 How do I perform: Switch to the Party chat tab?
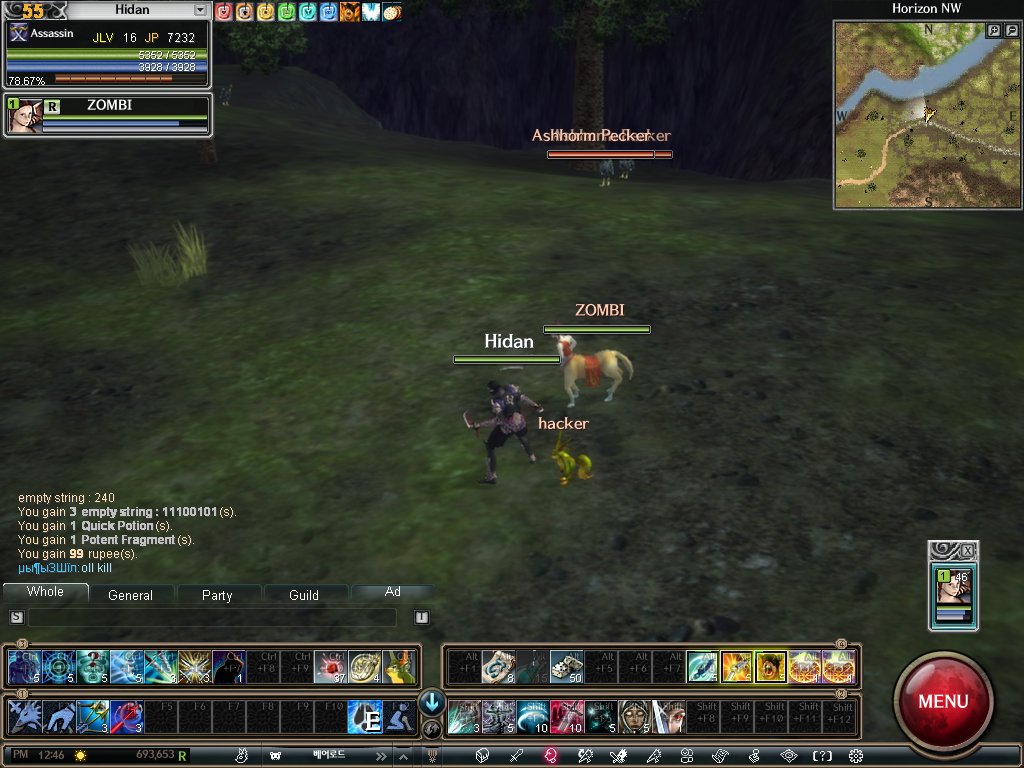[217, 595]
